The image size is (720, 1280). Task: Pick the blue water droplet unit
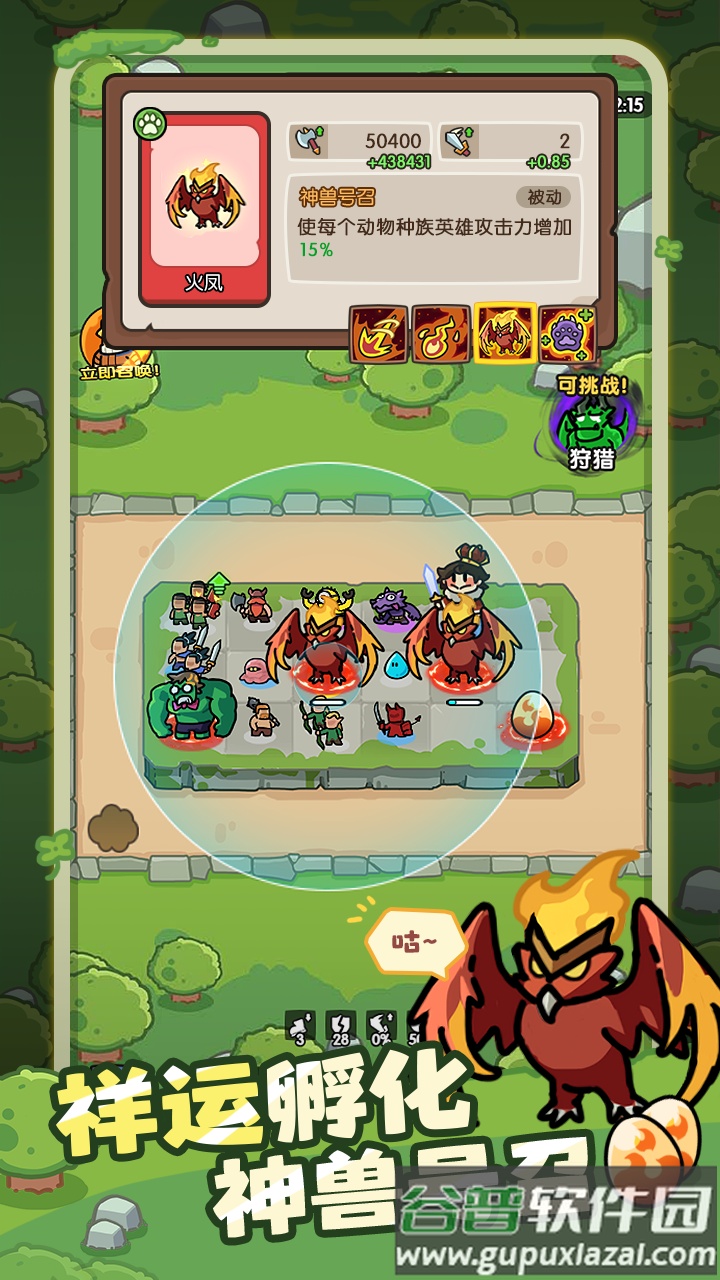395,664
